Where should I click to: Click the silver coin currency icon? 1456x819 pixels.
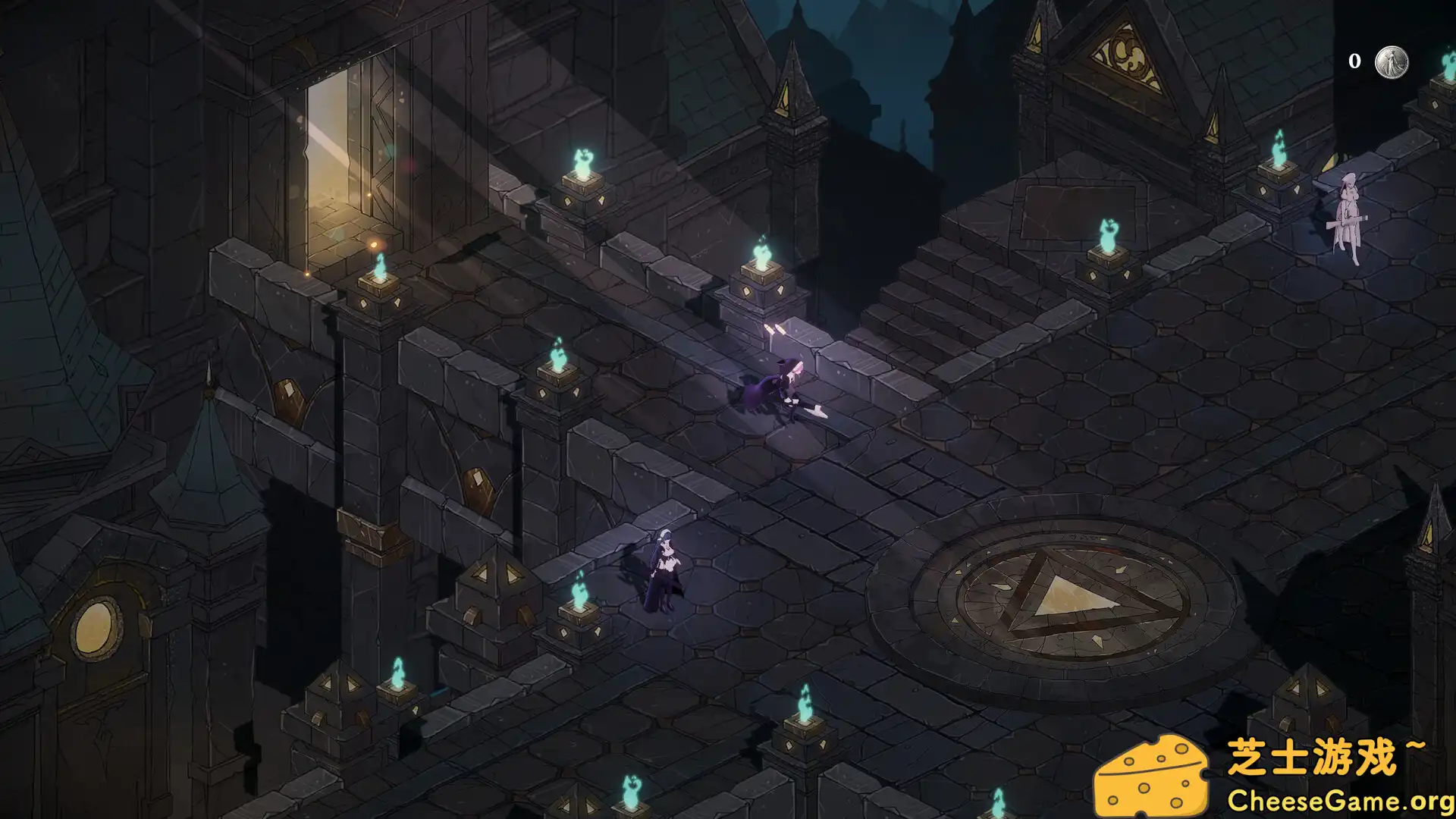[1392, 61]
